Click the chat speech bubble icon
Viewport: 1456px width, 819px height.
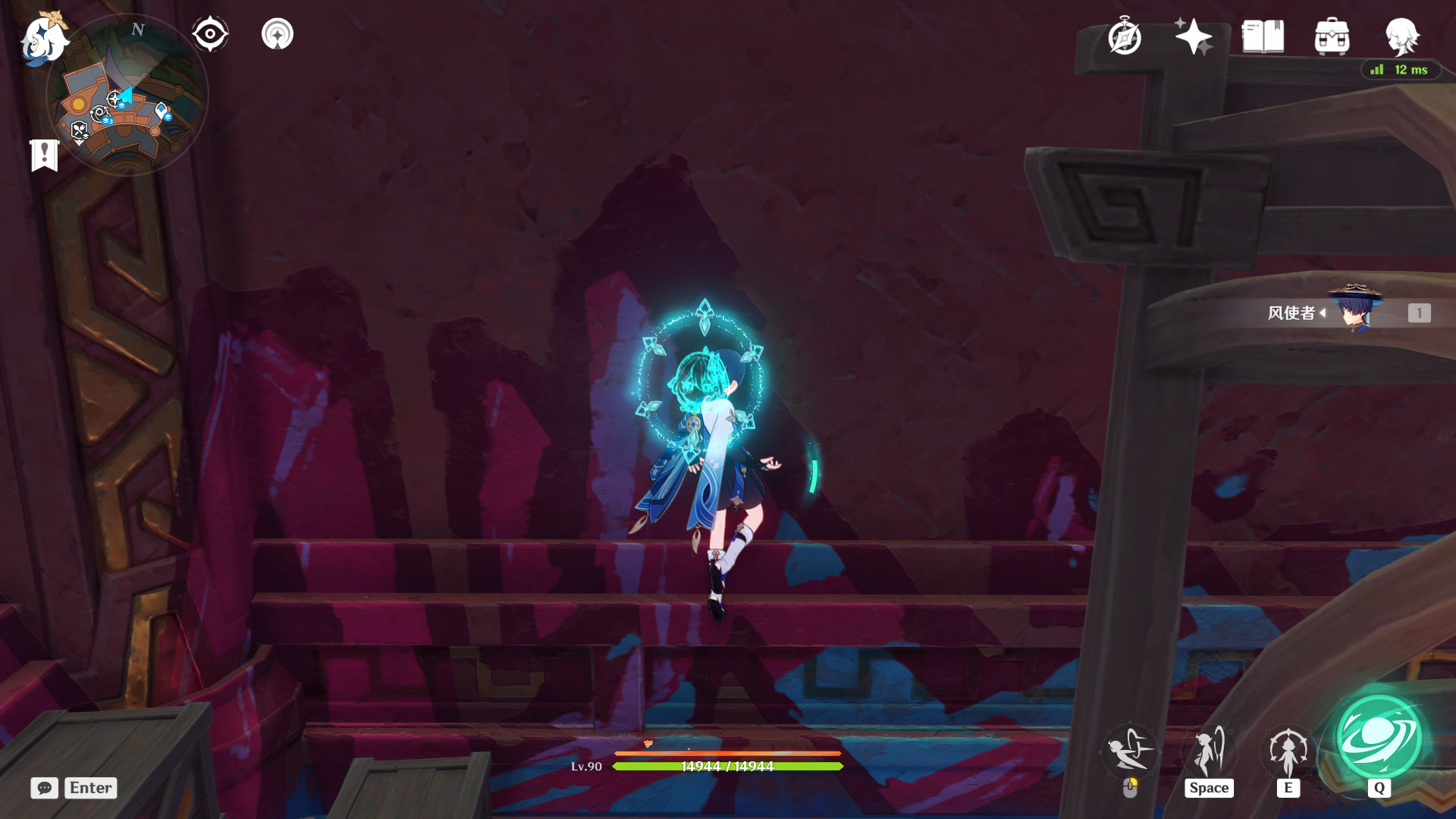[44, 788]
